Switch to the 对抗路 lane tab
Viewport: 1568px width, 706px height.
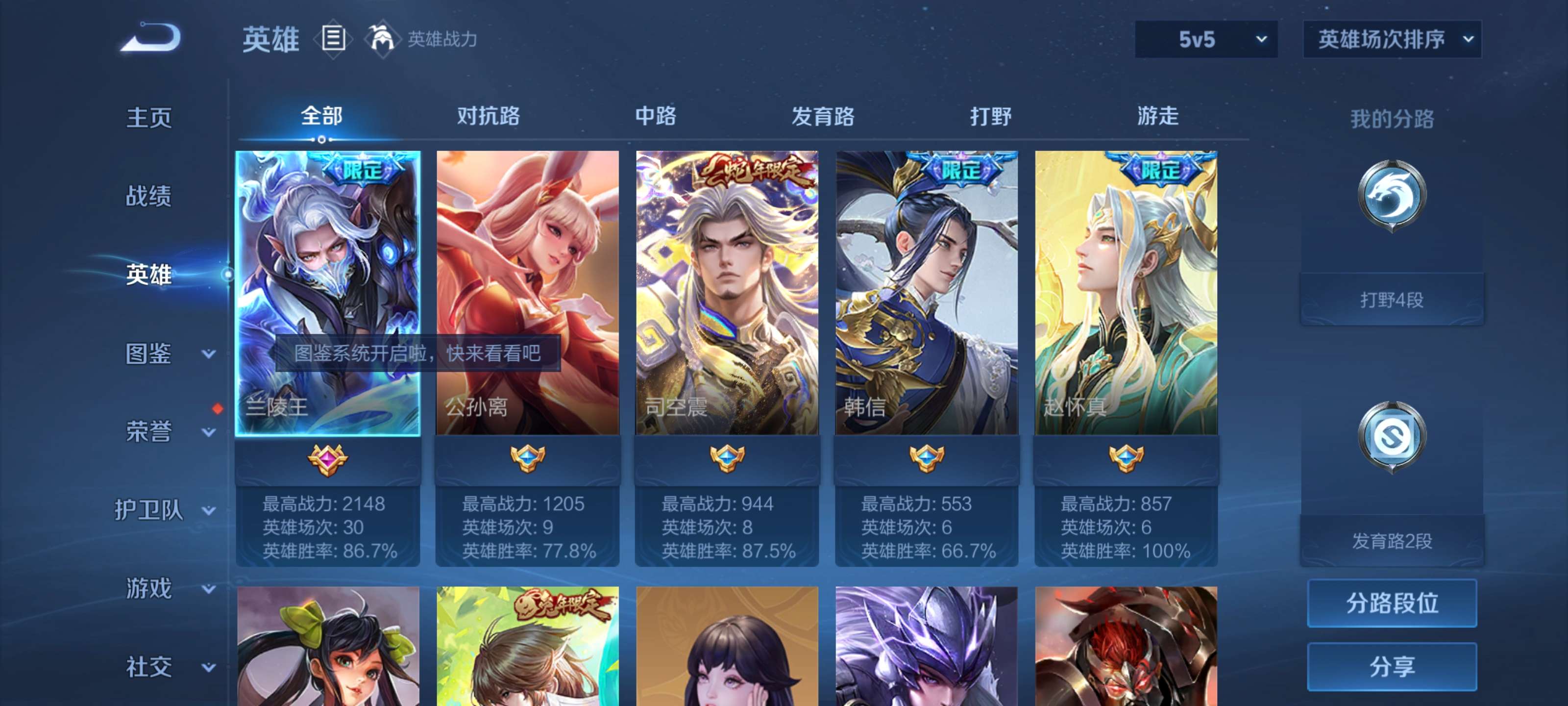click(x=487, y=116)
